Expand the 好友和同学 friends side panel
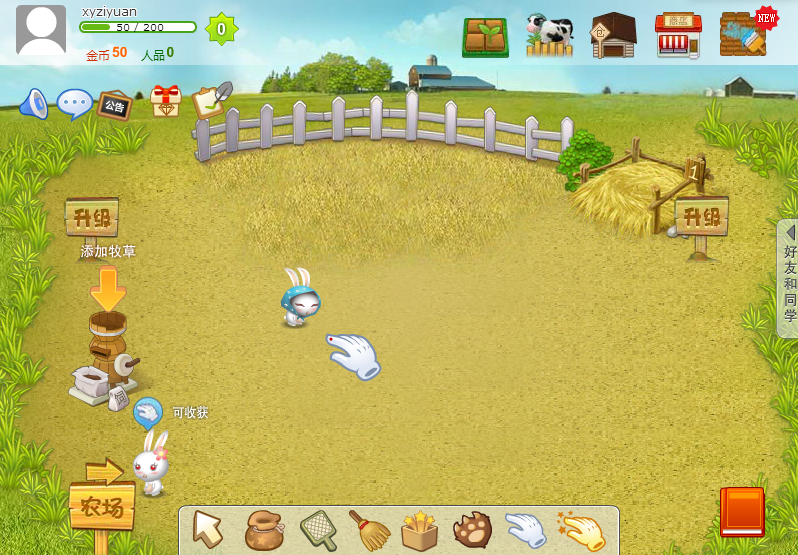Viewport: 798px width, 555px height. tap(788, 278)
